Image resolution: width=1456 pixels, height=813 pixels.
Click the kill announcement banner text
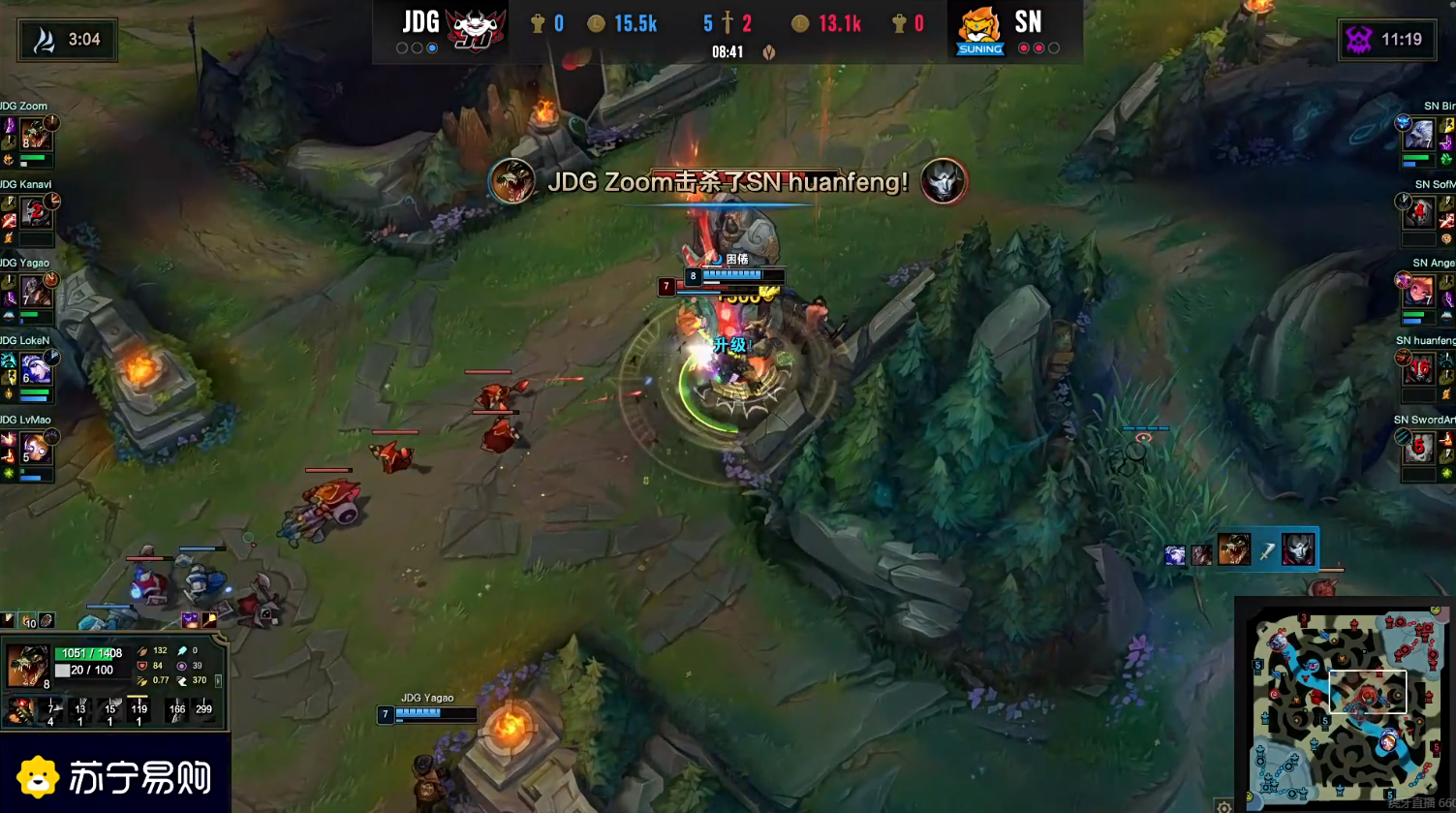pos(727,182)
